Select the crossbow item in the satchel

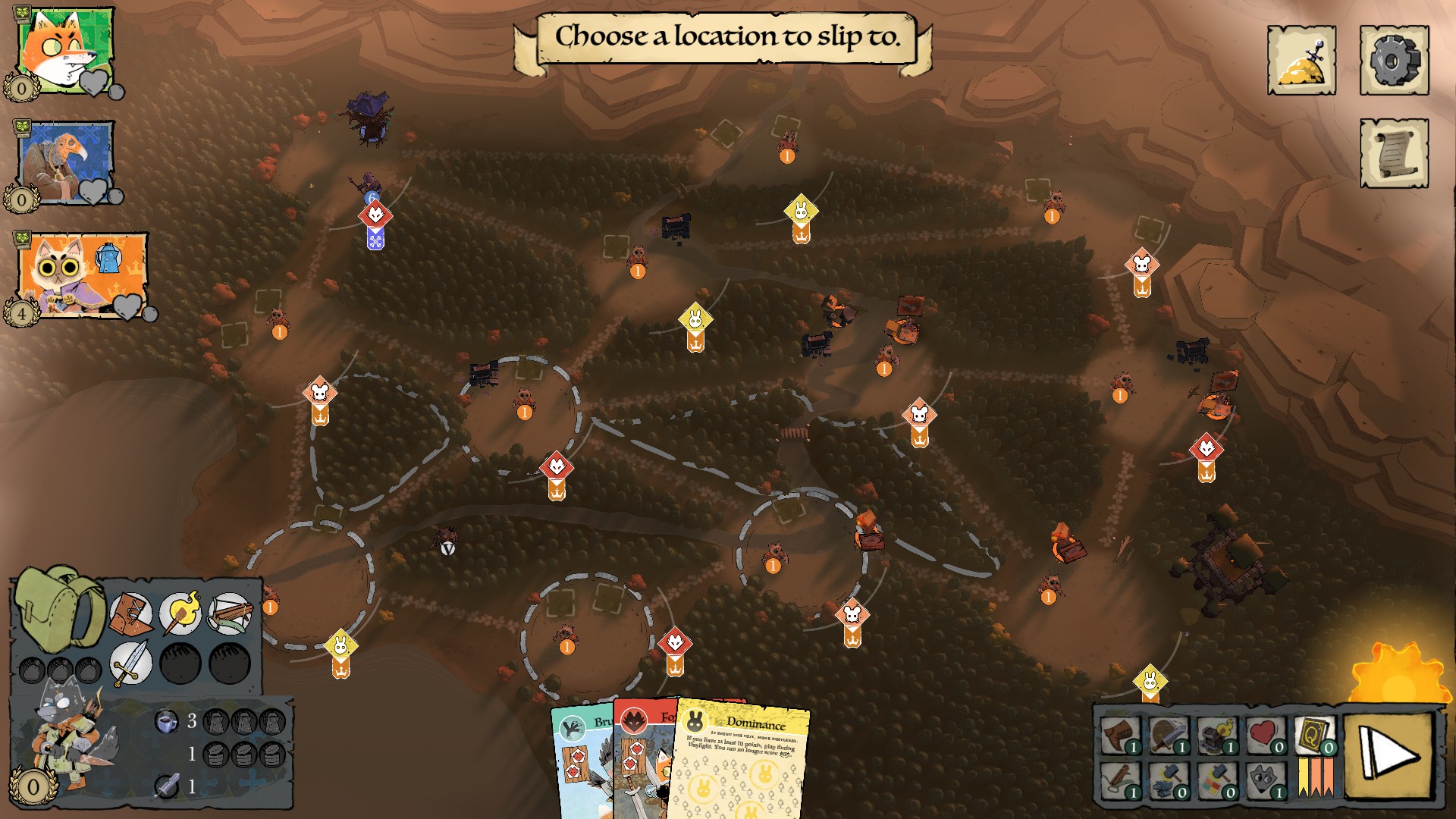point(230,614)
